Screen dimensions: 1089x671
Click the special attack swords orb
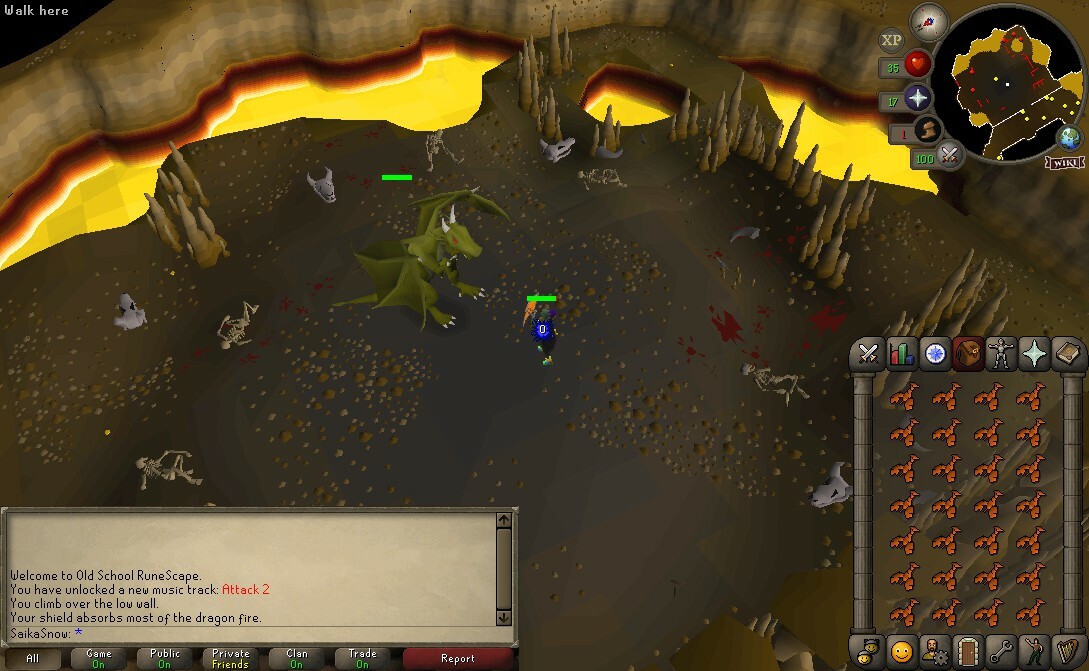[949, 155]
